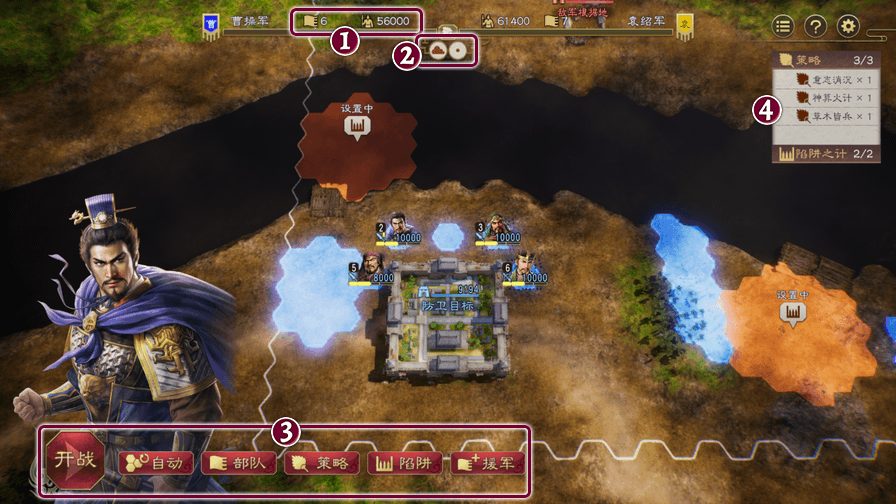Image resolution: width=896 pixels, height=504 pixels.
Task: Click the 策略 header in tactics panel
Action: click(826, 60)
